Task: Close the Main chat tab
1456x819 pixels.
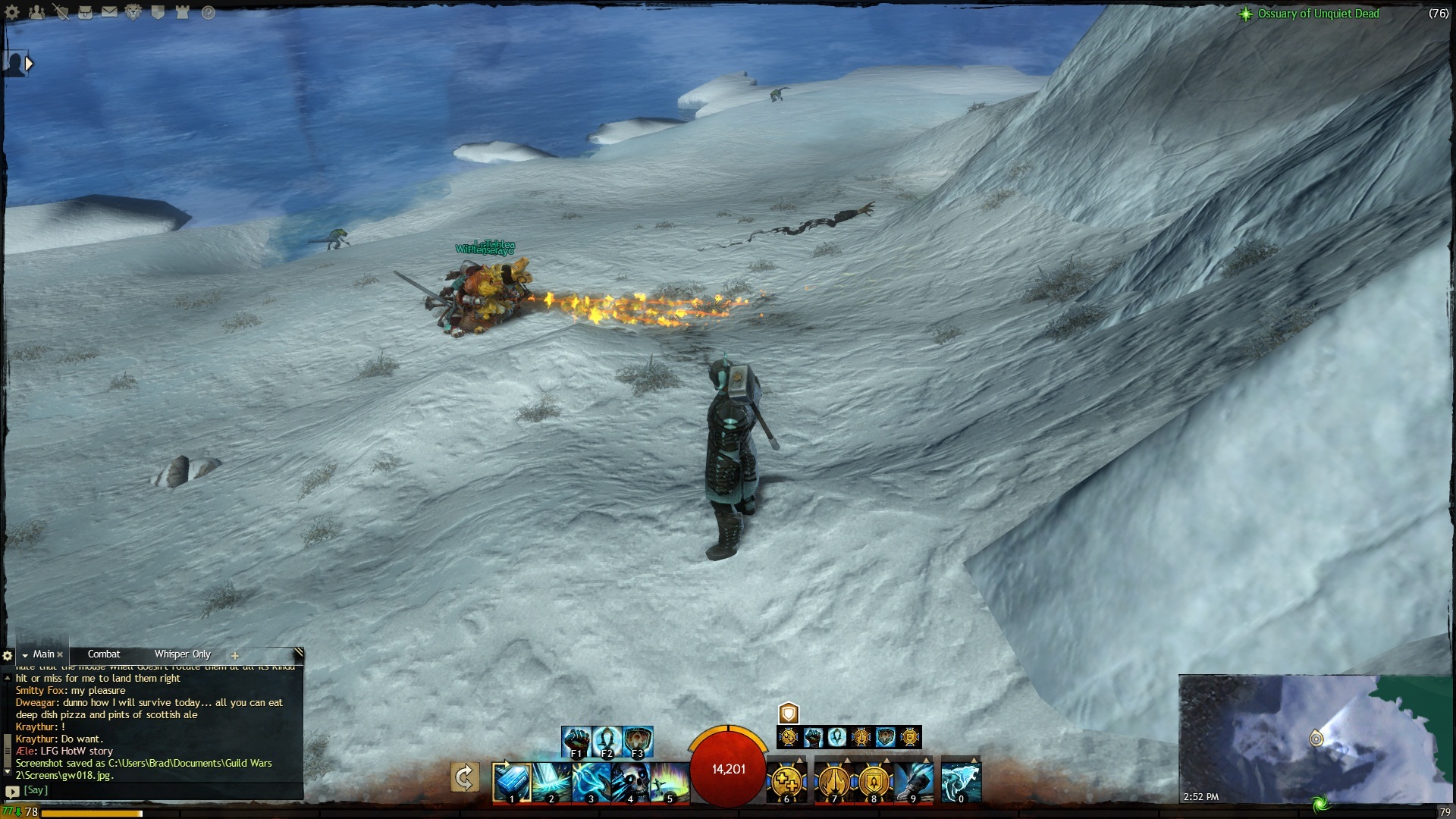Action: (60, 654)
